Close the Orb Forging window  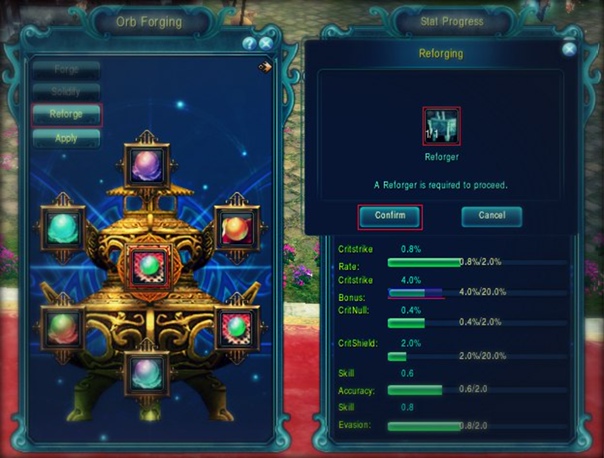click(x=265, y=44)
